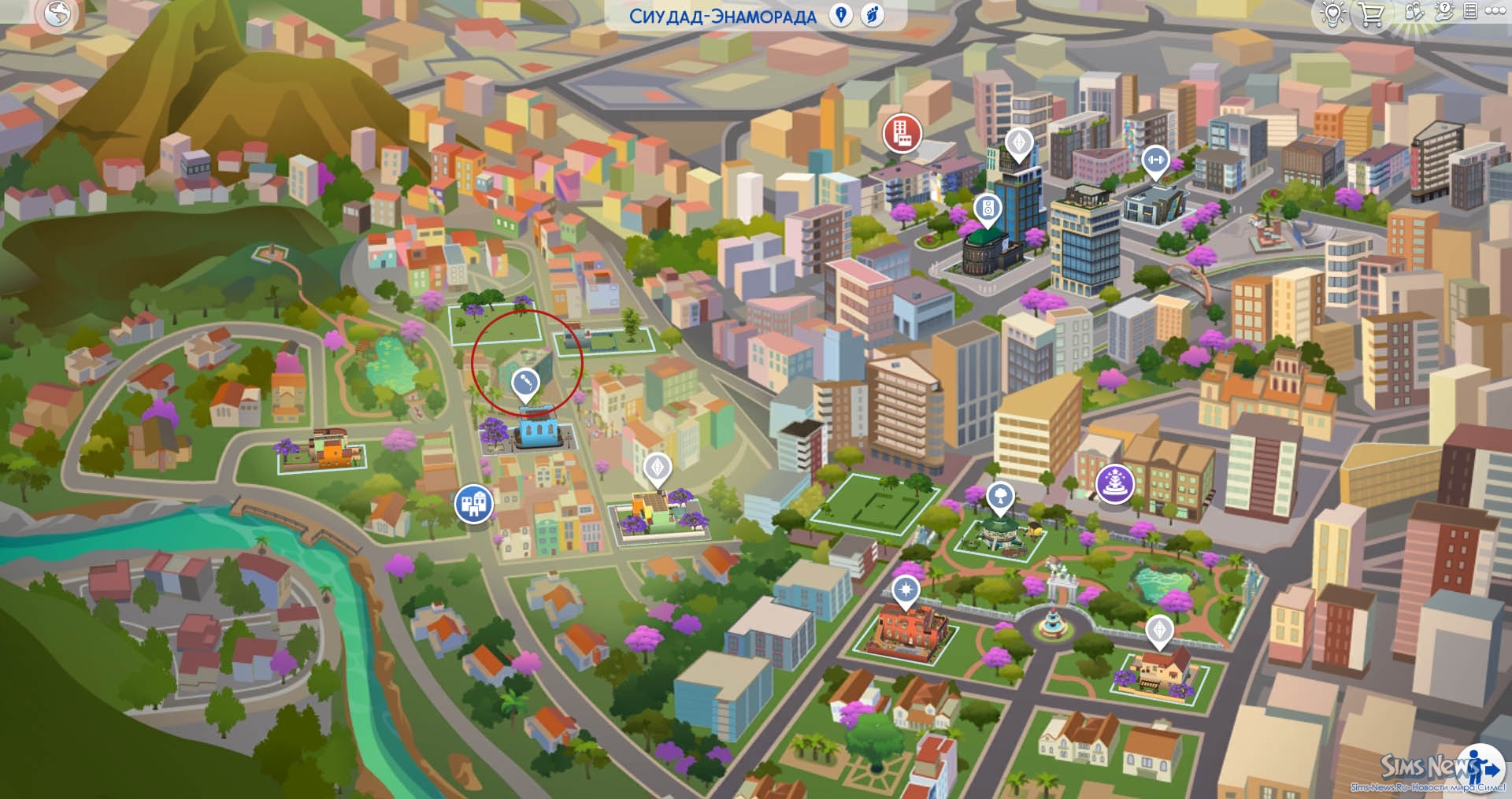The image size is (1512, 799).
Task: Select the microphone lot marker
Action: click(525, 383)
